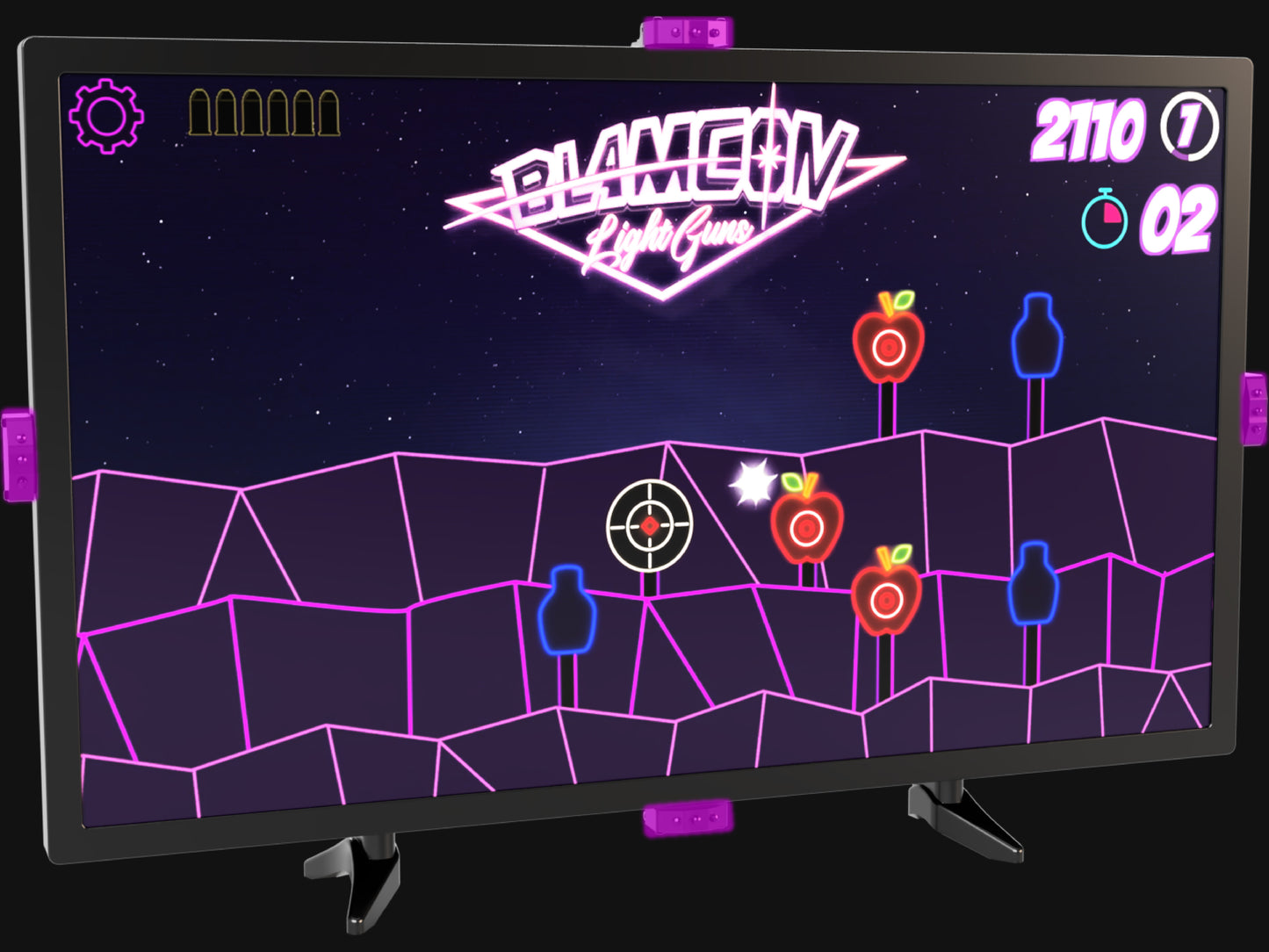Click the blue silhouette in the top-right corner

[x=1036, y=338]
